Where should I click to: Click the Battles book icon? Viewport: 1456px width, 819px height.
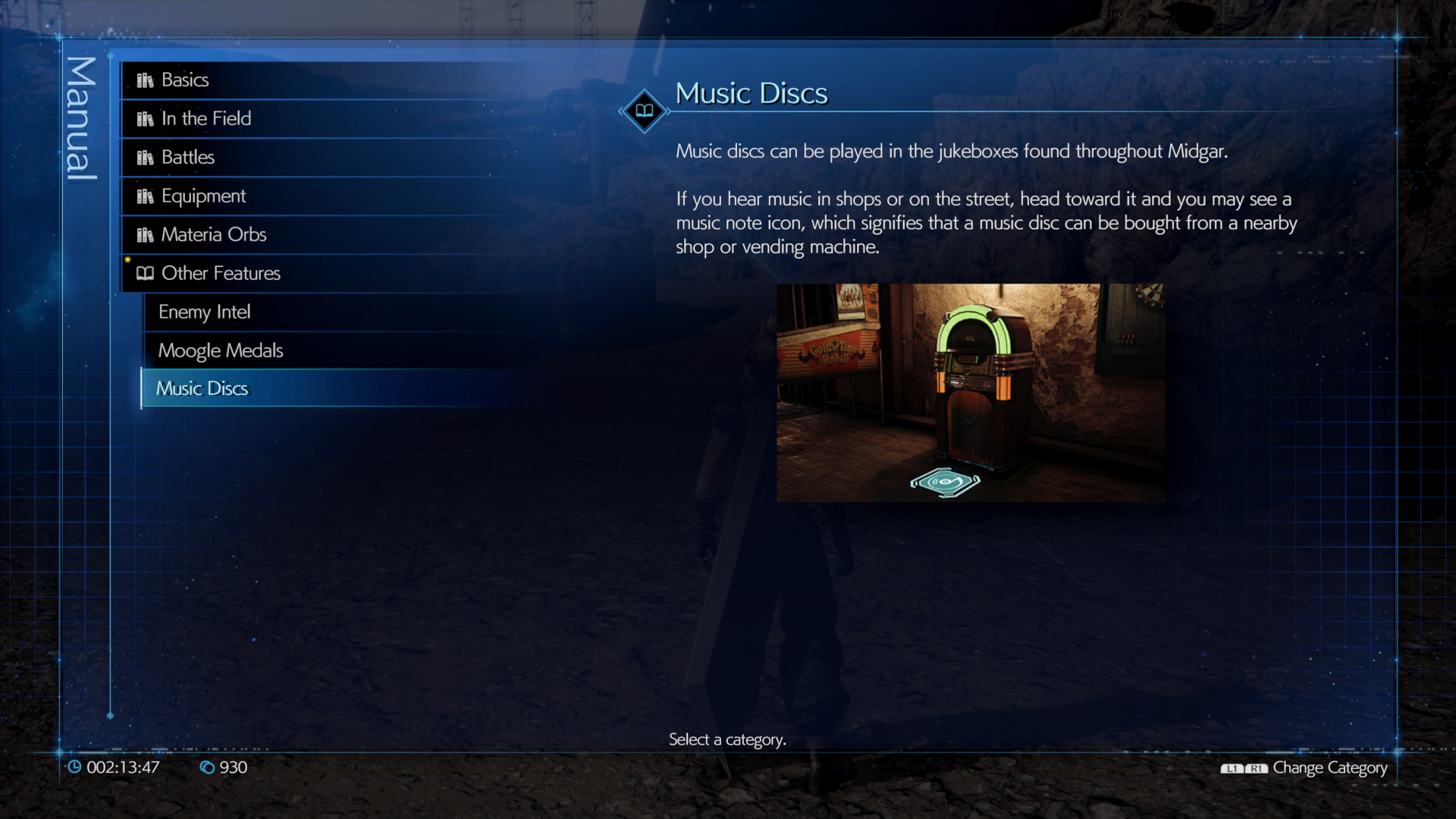point(145,157)
